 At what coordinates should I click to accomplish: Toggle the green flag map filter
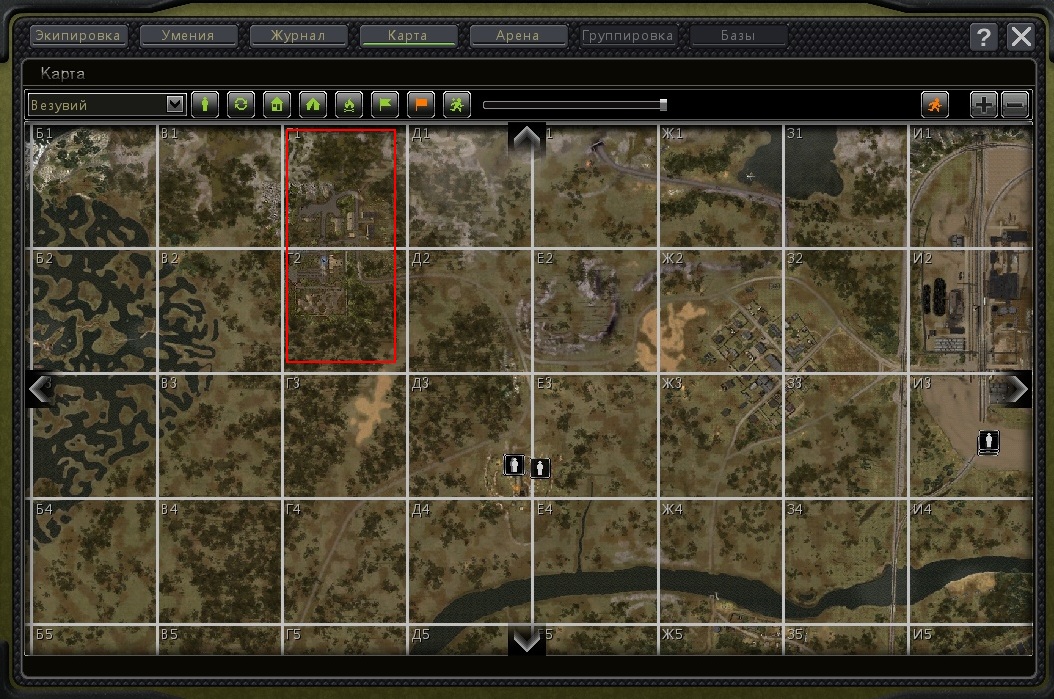click(x=385, y=103)
